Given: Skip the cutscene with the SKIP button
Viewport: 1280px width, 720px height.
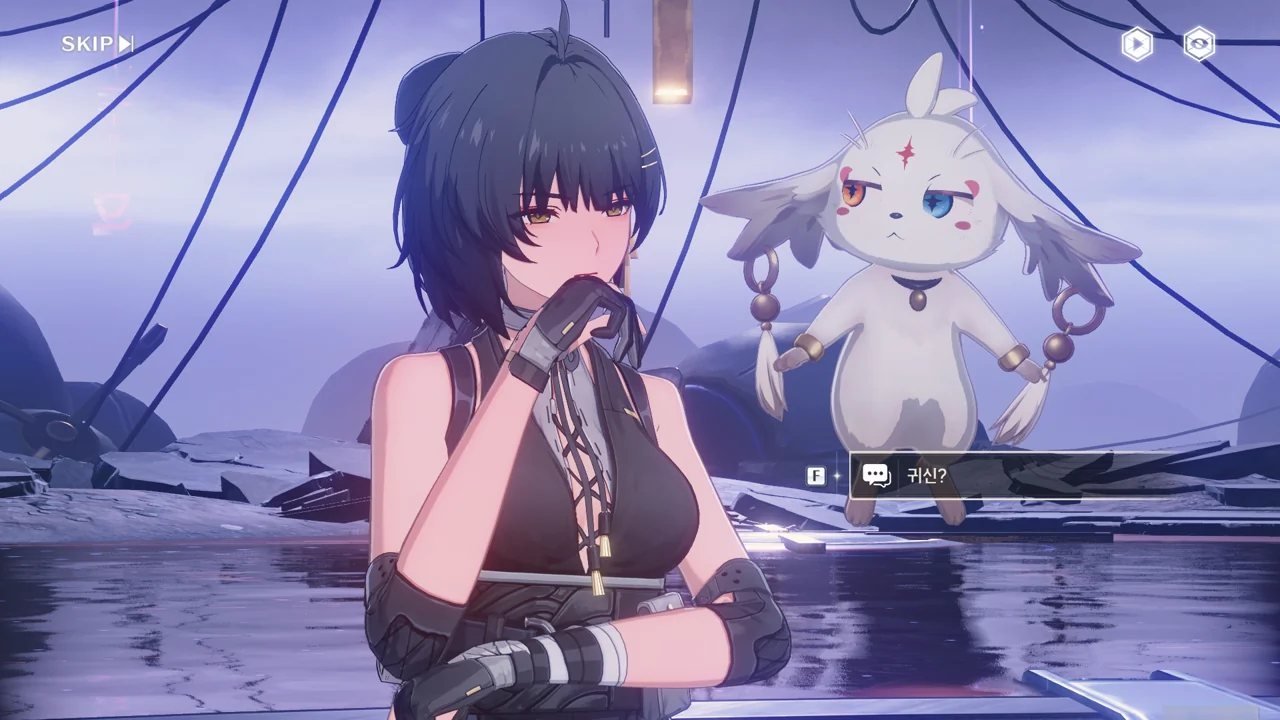Looking at the screenshot, I should [x=97, y=44].
